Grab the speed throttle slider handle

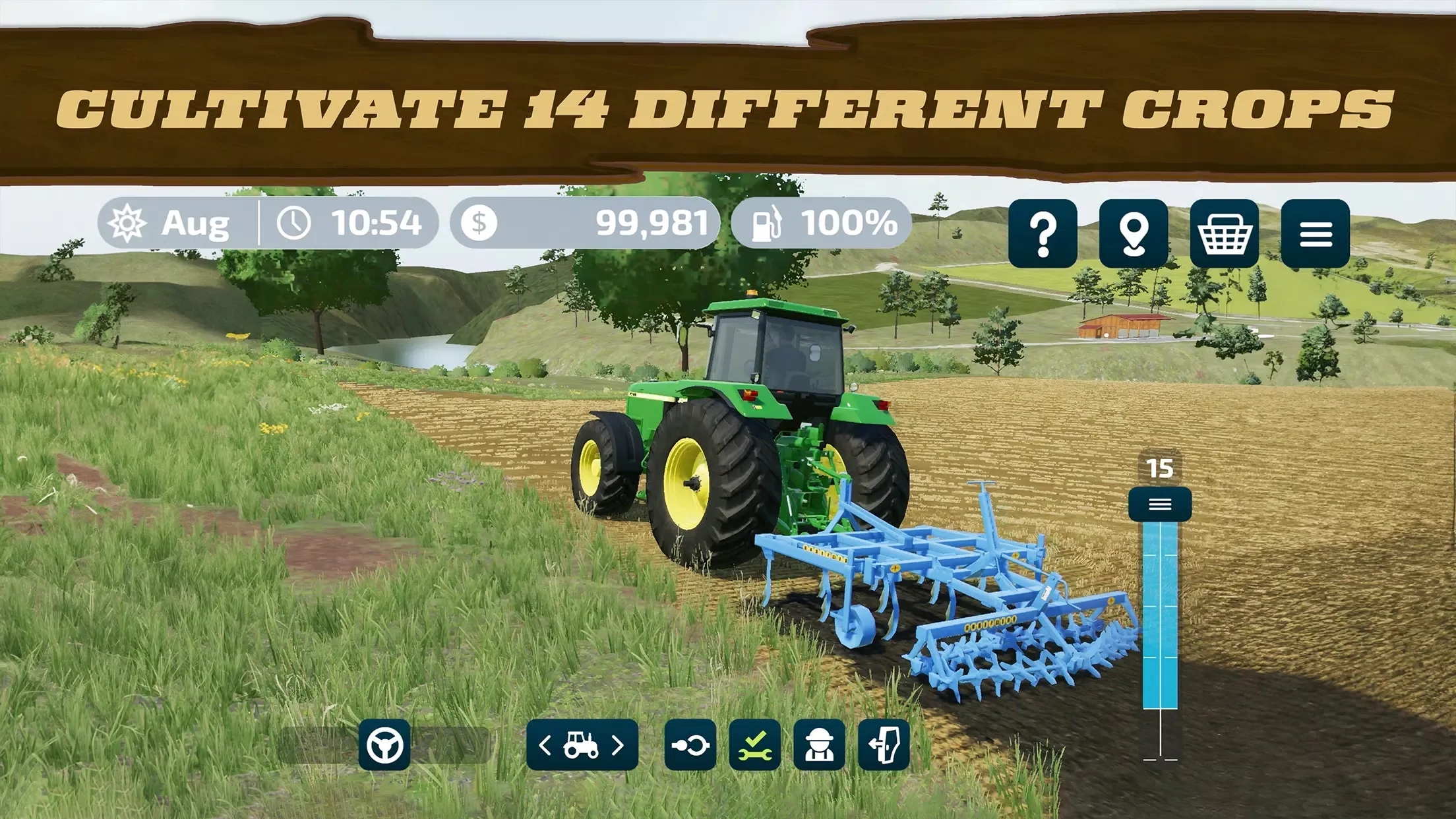point(1160,504)
